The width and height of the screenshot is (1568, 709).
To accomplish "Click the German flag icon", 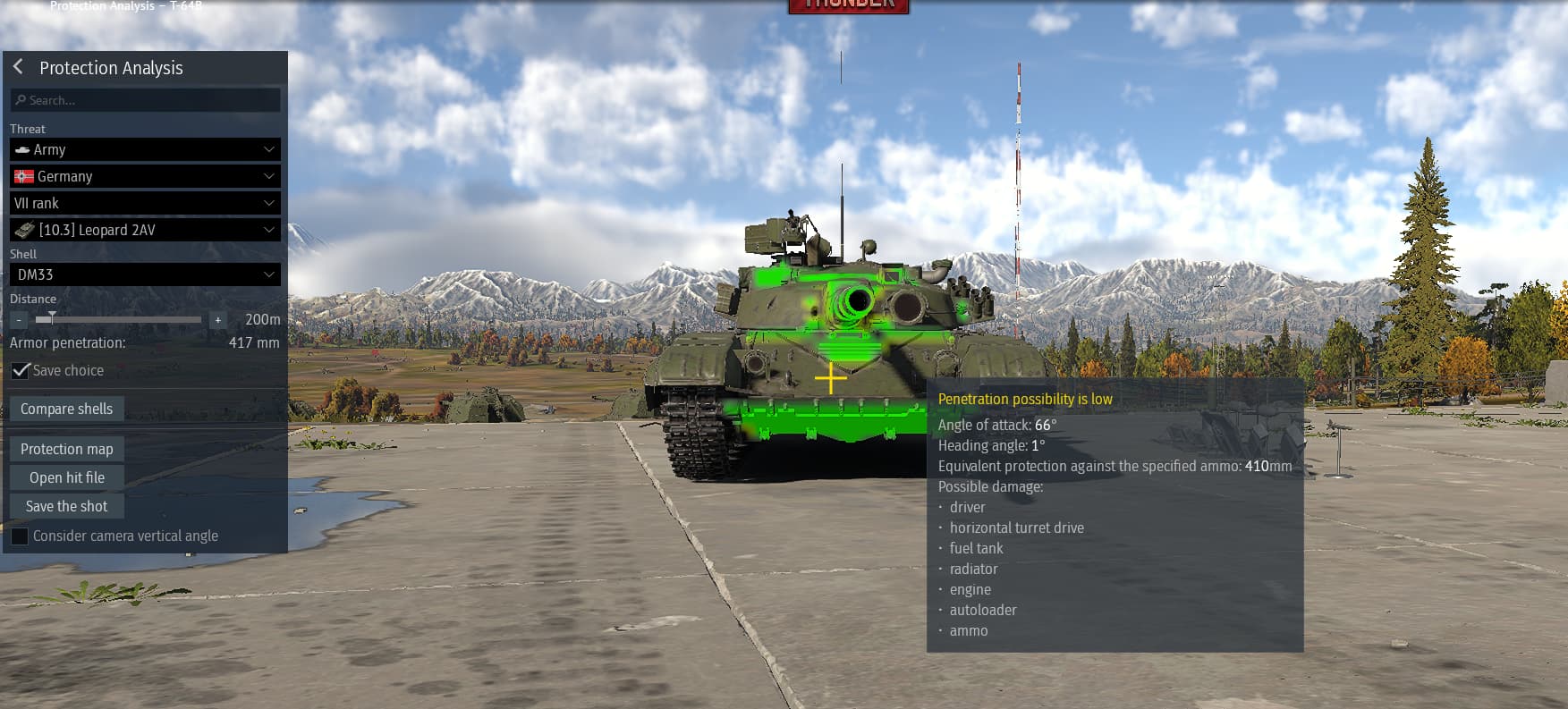I will 25,176.
